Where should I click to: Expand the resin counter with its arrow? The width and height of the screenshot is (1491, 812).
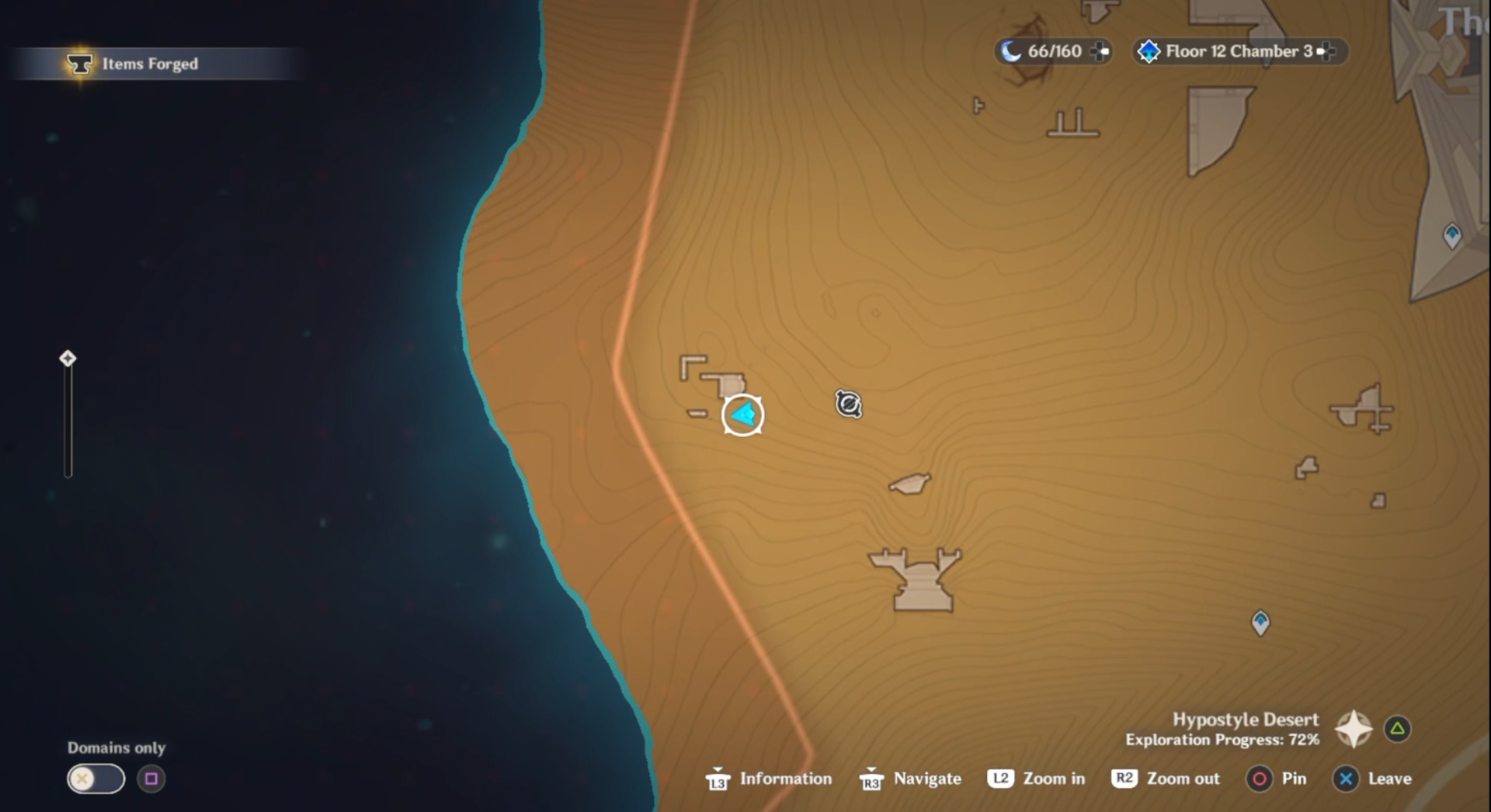[x=1100, y=52]
